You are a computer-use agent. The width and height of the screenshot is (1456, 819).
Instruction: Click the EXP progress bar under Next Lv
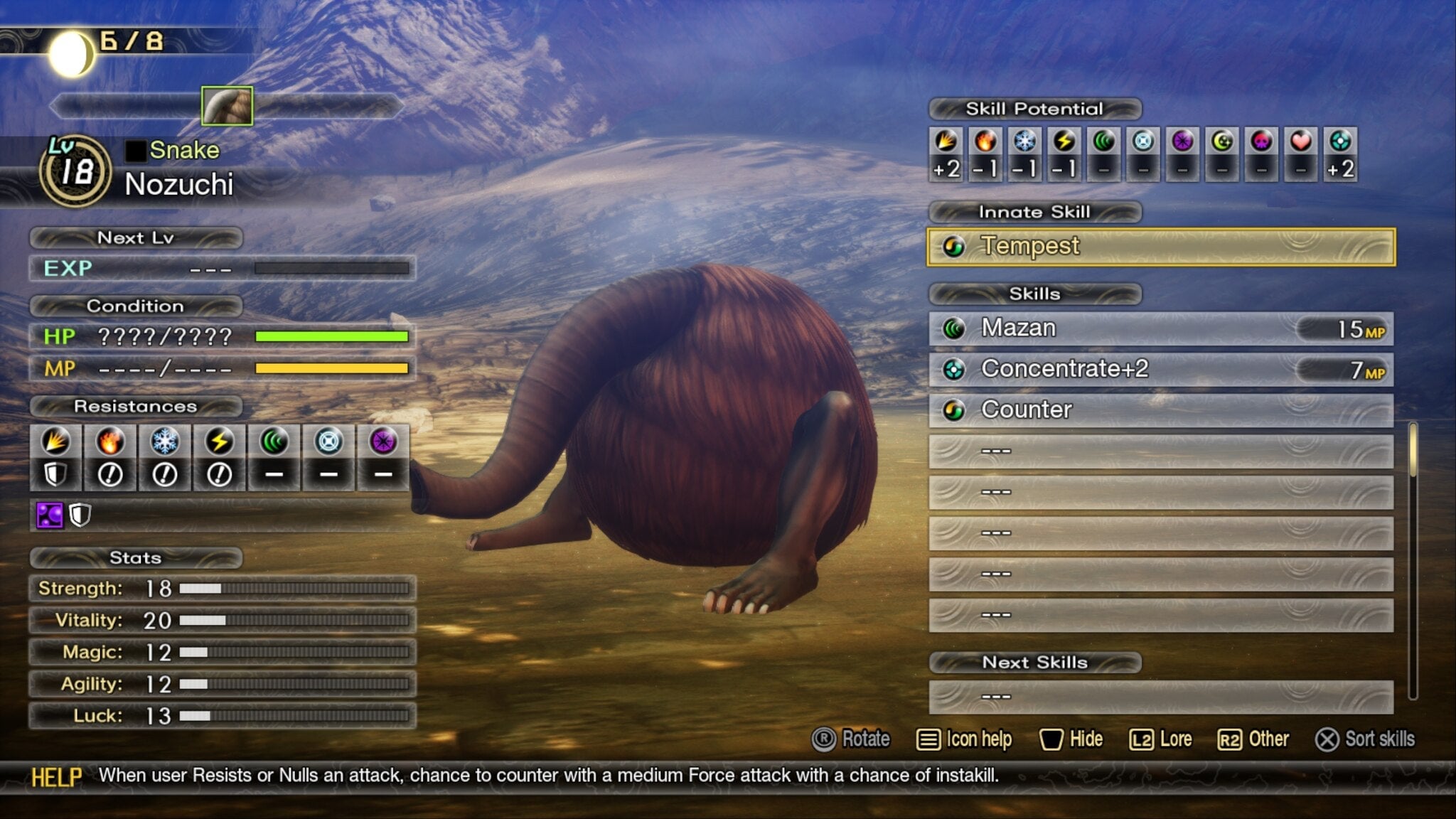[331, 269]
